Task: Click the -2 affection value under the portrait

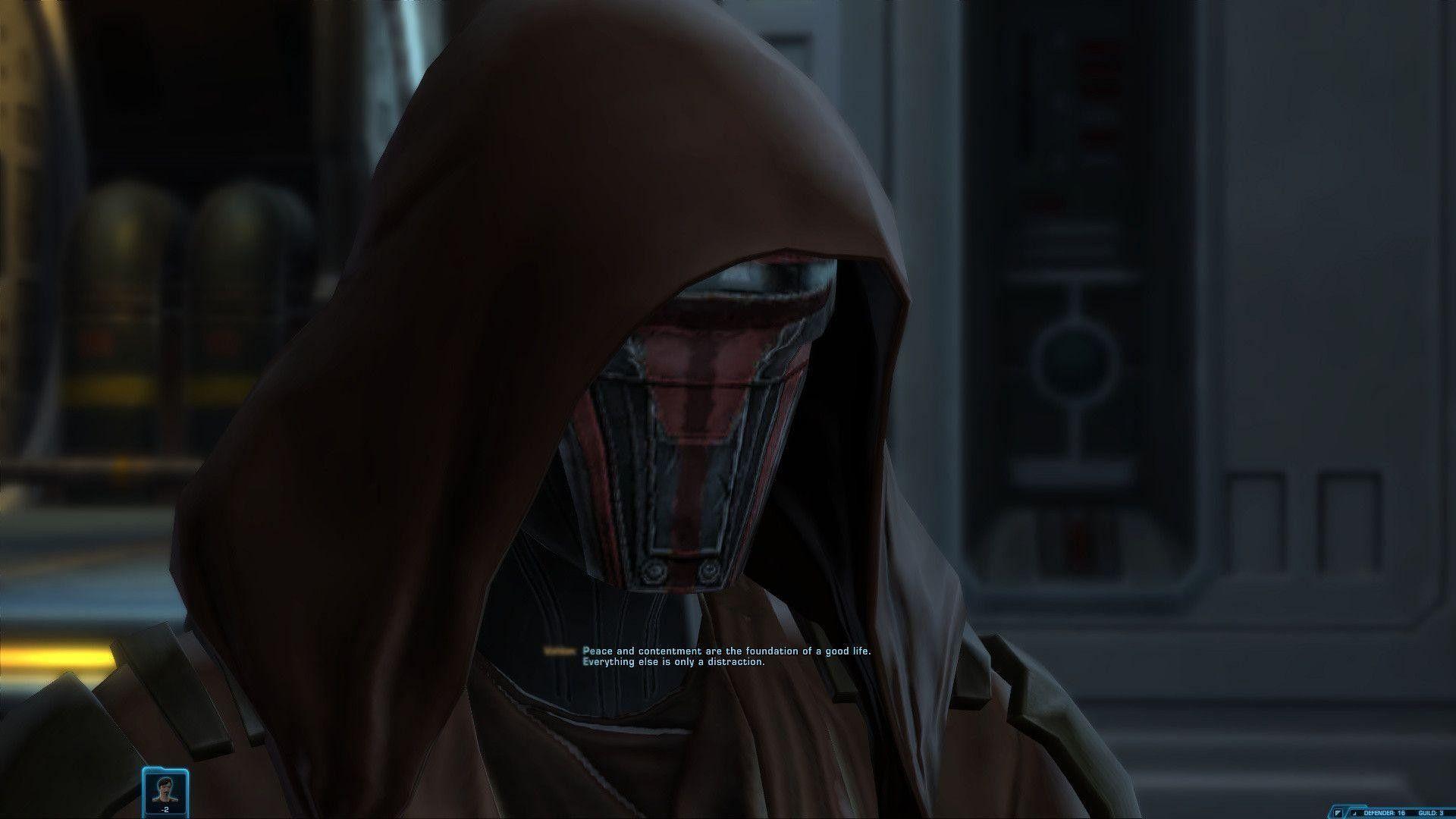Action: (x=165, y=811)
